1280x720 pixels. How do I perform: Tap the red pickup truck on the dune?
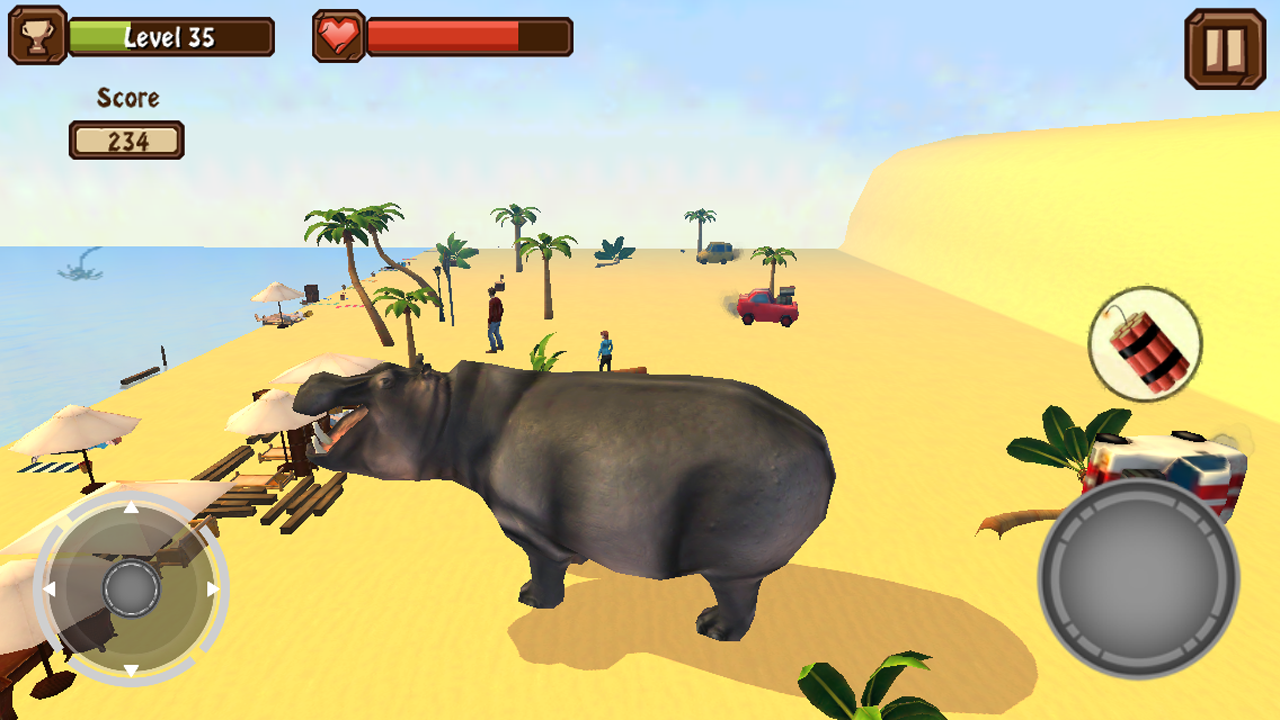(x=765, y=305)
